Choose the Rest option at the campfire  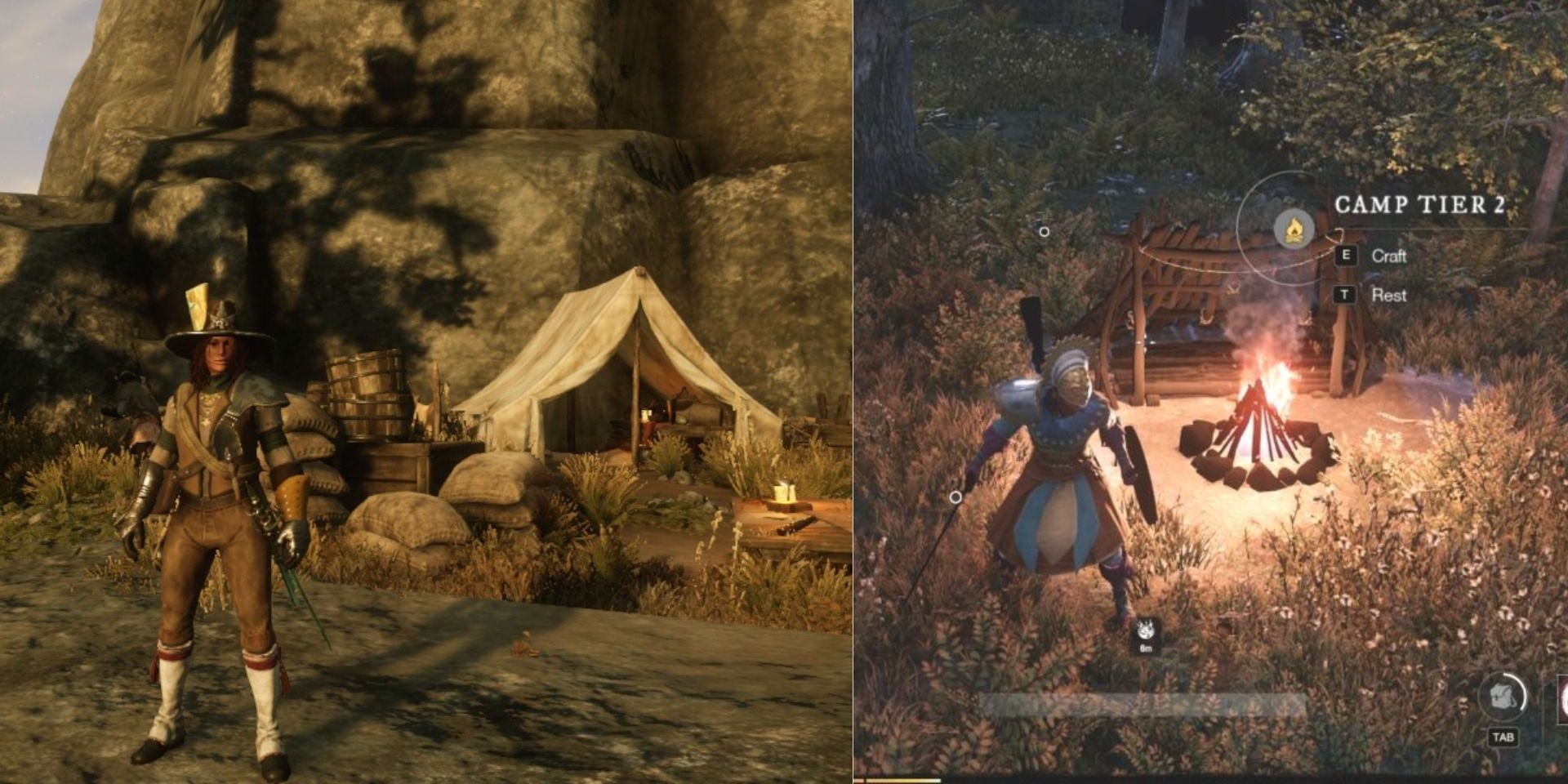tap(1388, 295)
